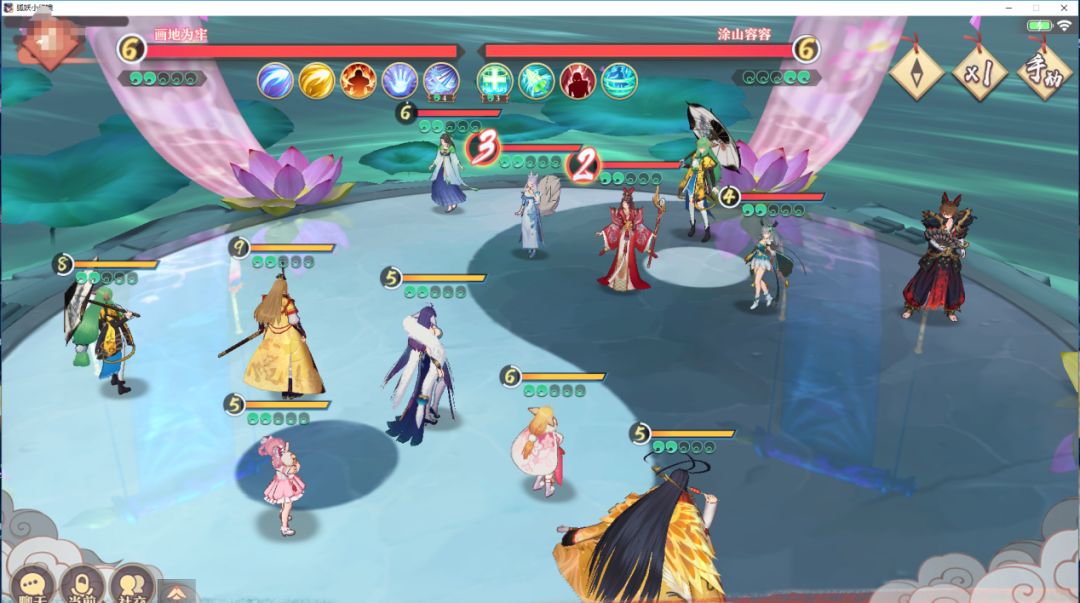Viewport: 1080px width, 603px height.
Task: Tap the 当前 microphone voice button
Action: tap(82, 584)
